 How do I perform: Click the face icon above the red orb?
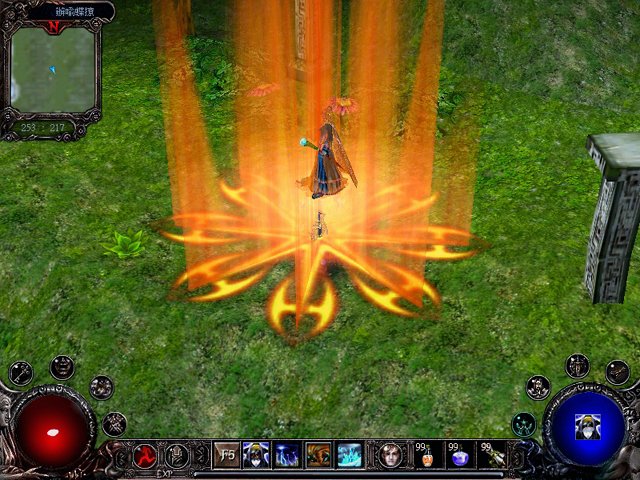point(62,366)
